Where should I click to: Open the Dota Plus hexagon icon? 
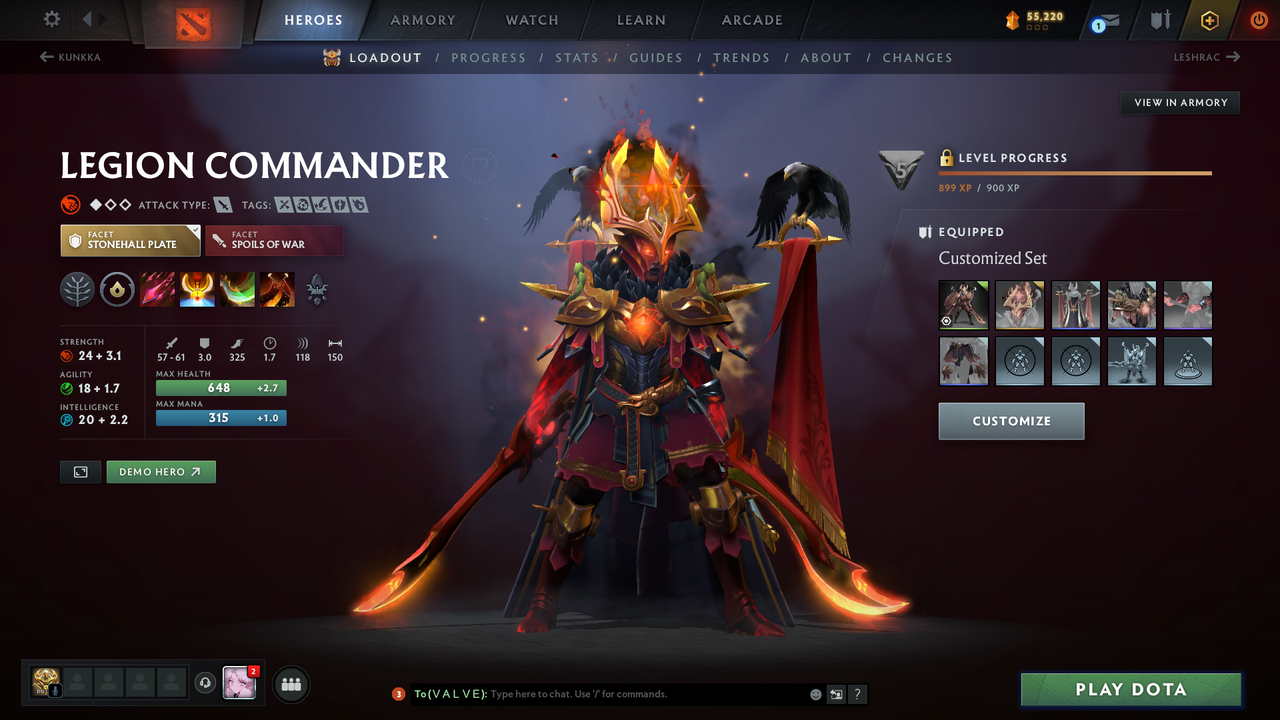(1209, 19)
